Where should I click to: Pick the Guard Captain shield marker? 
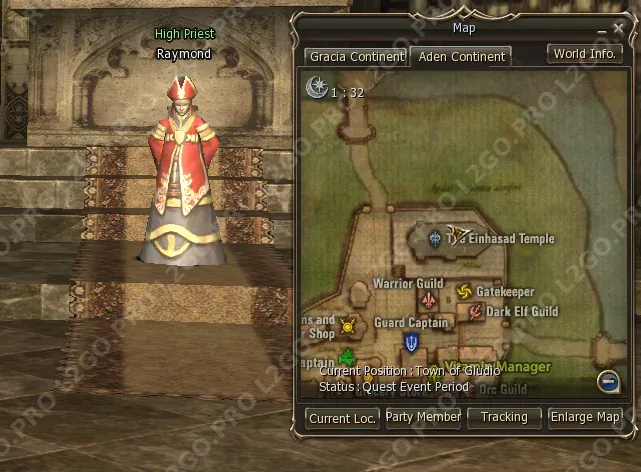(411, 343)
